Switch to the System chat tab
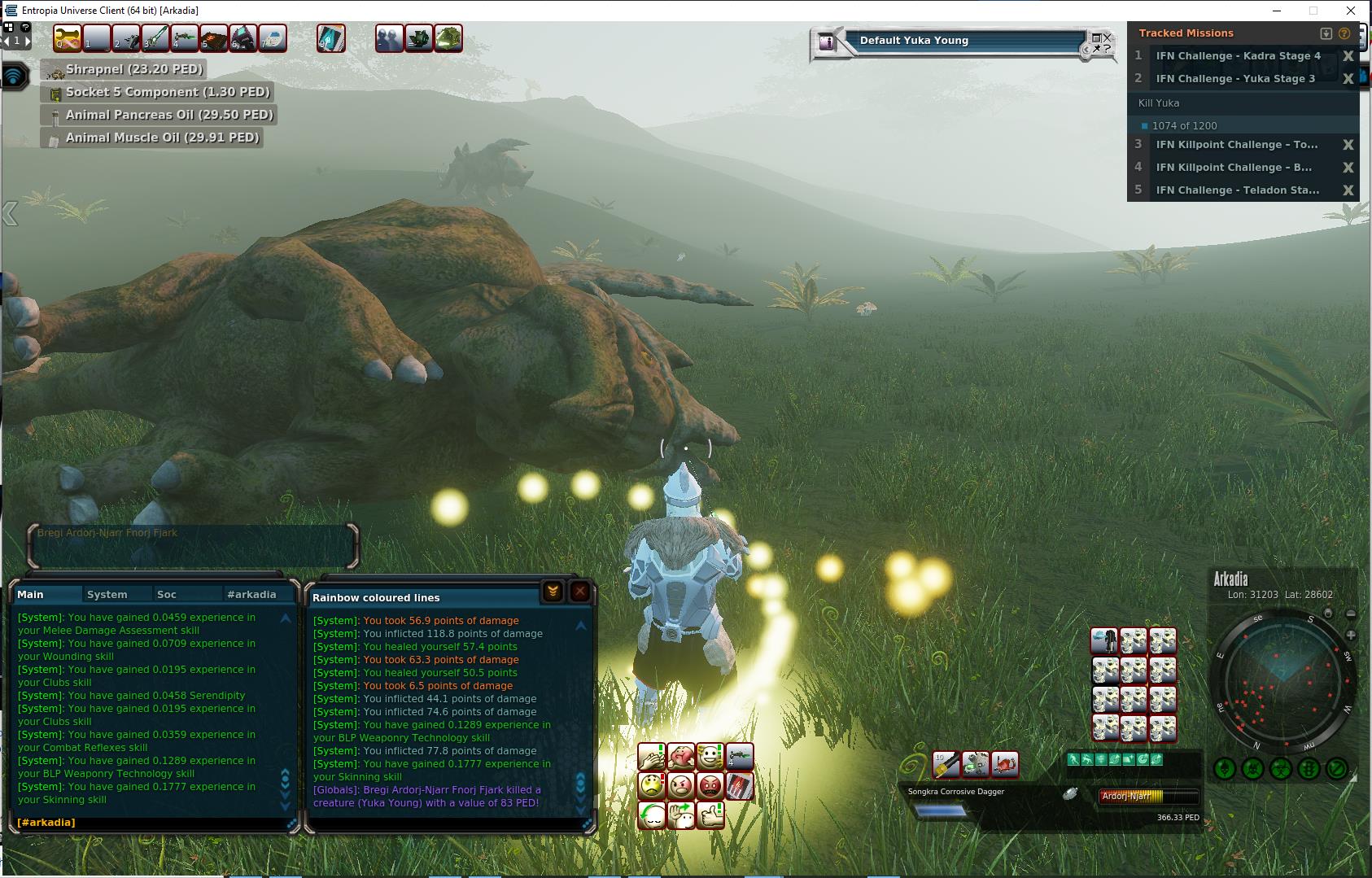This screenshot has width=1372, height=878. pos(107,595)
